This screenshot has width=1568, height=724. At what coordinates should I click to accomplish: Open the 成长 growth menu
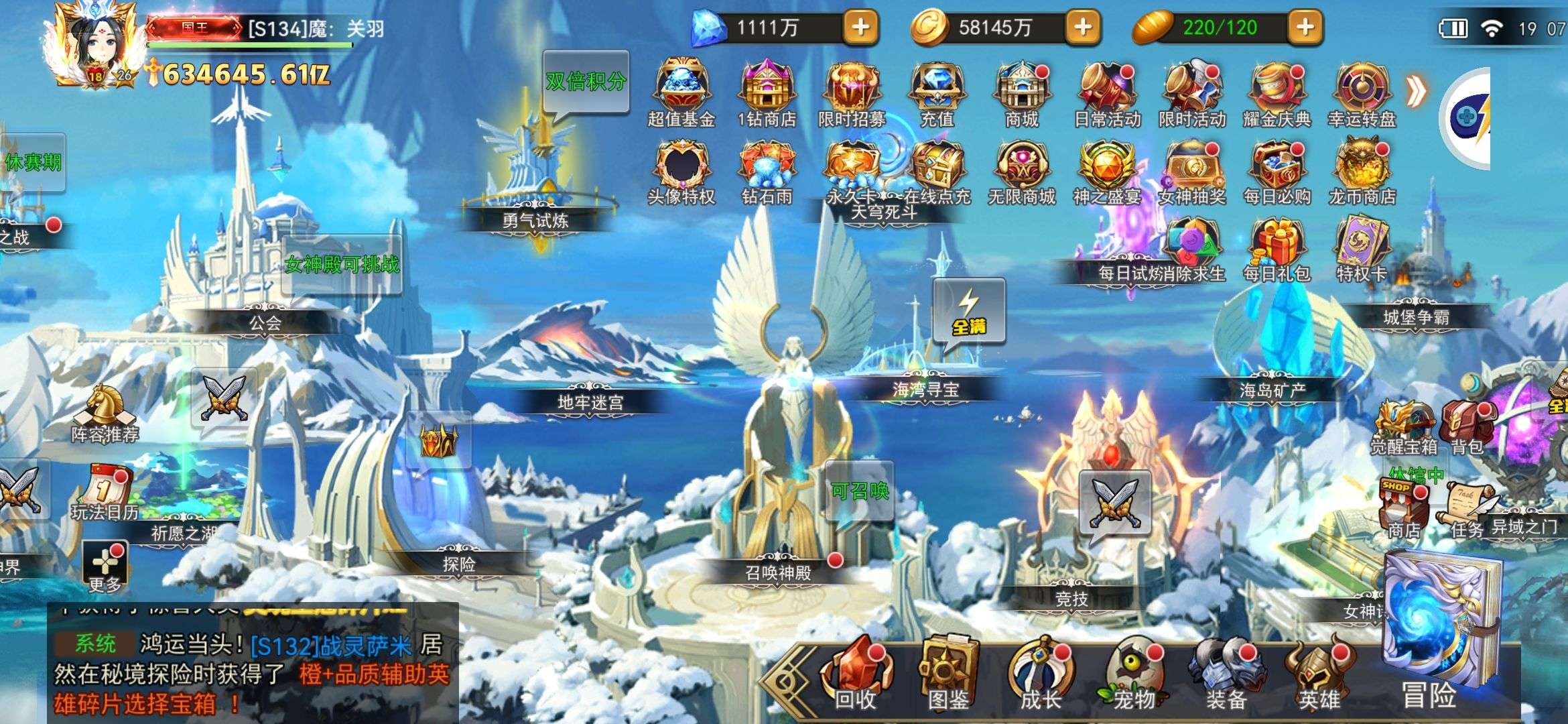point(1041,675)
